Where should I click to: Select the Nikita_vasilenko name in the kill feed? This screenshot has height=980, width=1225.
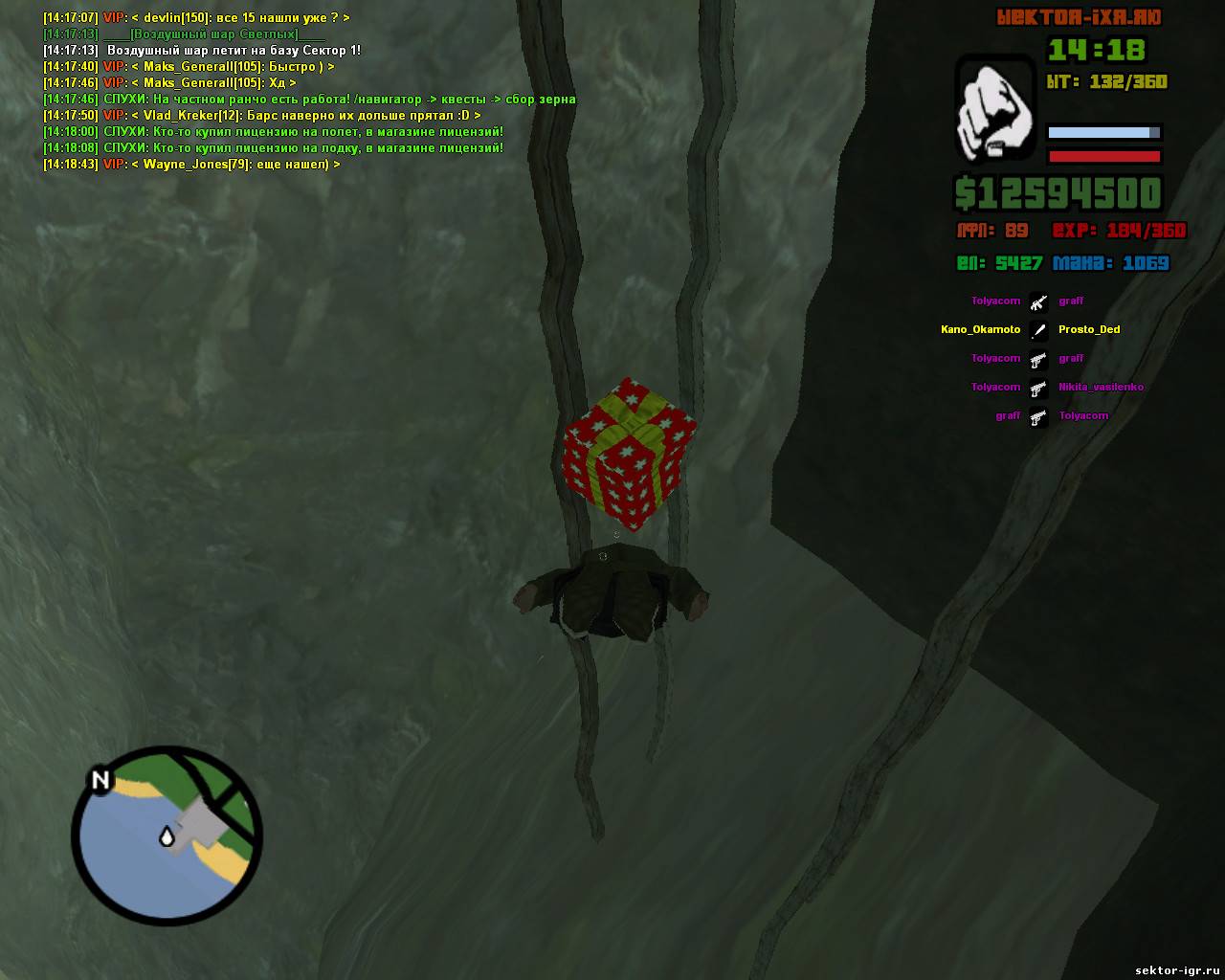(x=1101, y=387)
